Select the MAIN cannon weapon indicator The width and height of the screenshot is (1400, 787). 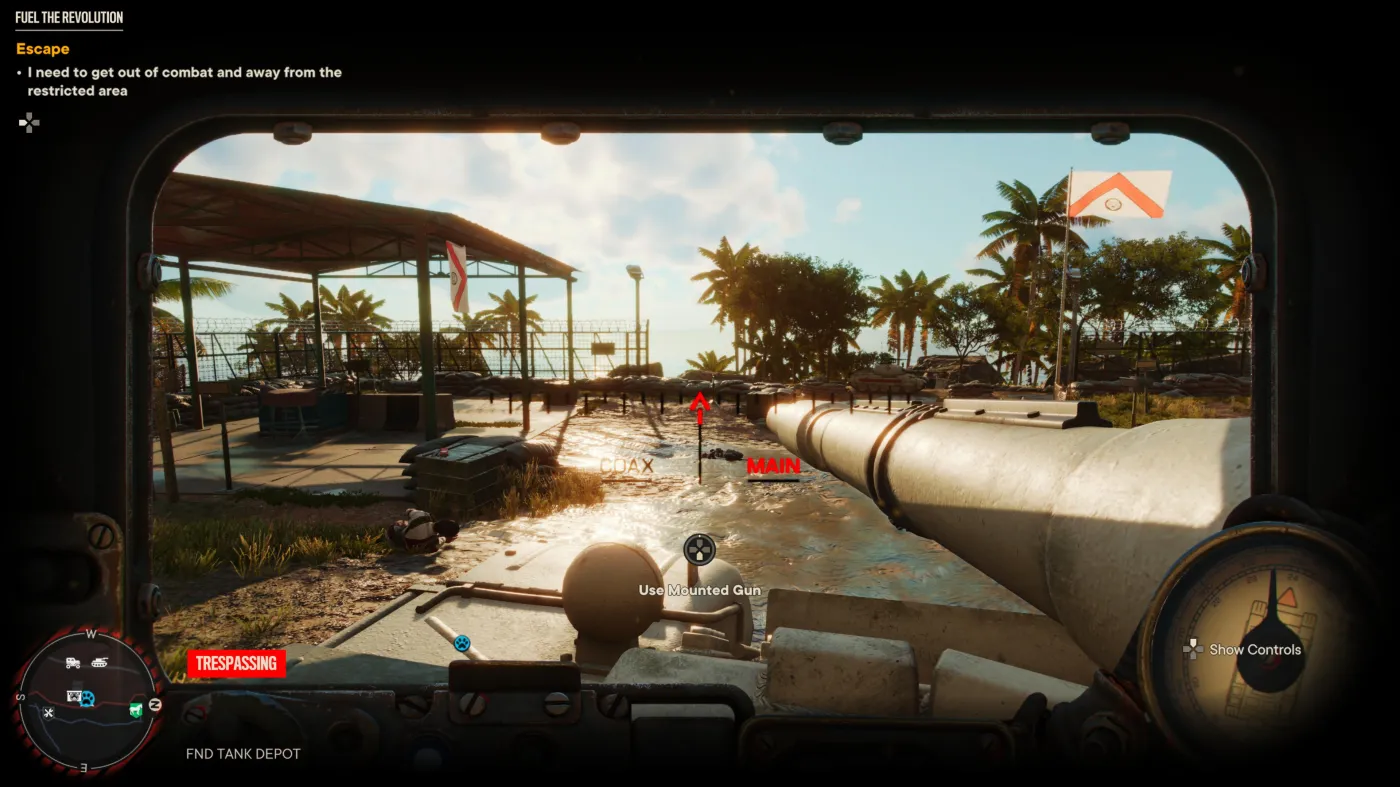click(x=773, y=466)
